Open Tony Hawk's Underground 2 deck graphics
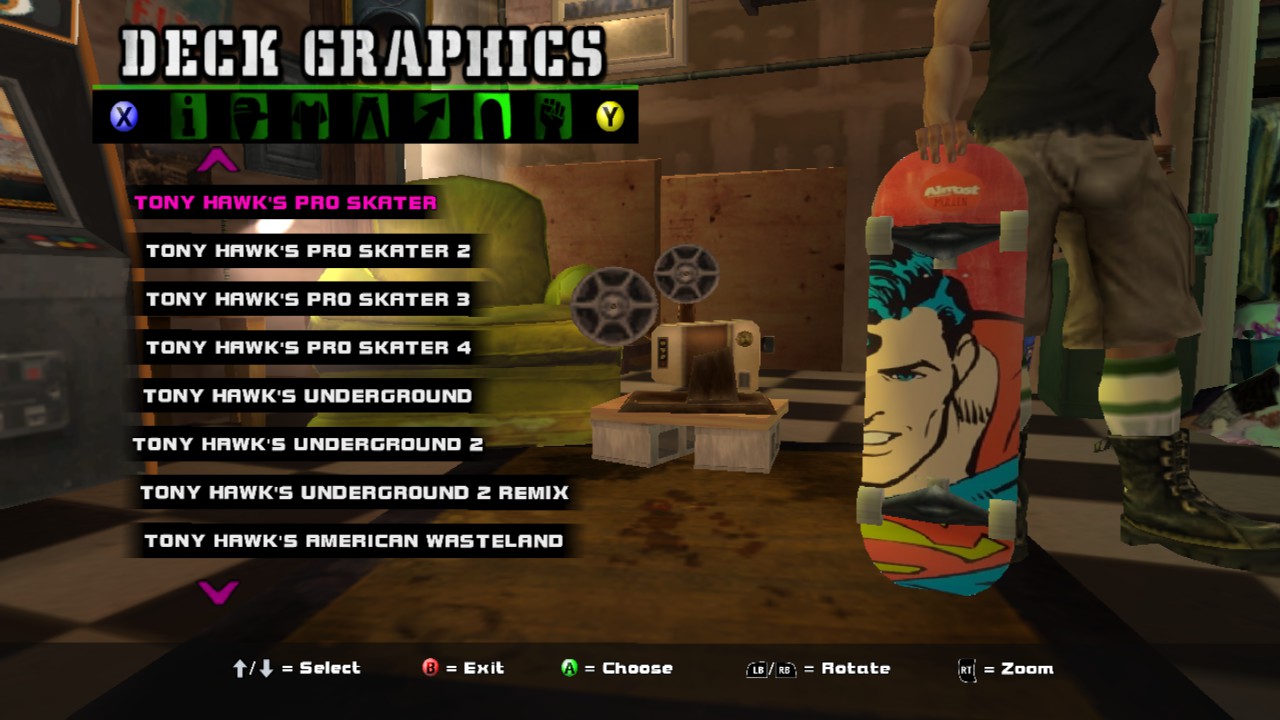 [307, 444]
